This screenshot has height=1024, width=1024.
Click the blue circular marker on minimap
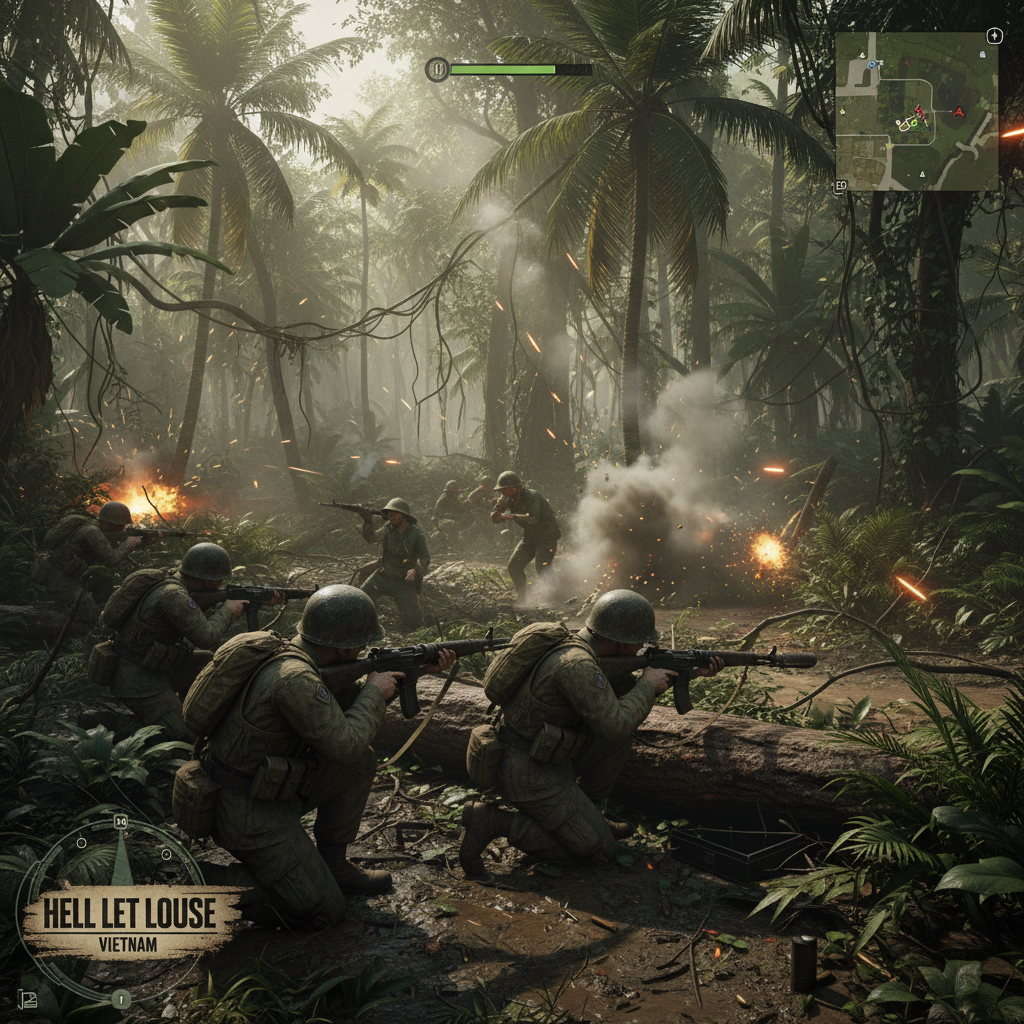872,63
